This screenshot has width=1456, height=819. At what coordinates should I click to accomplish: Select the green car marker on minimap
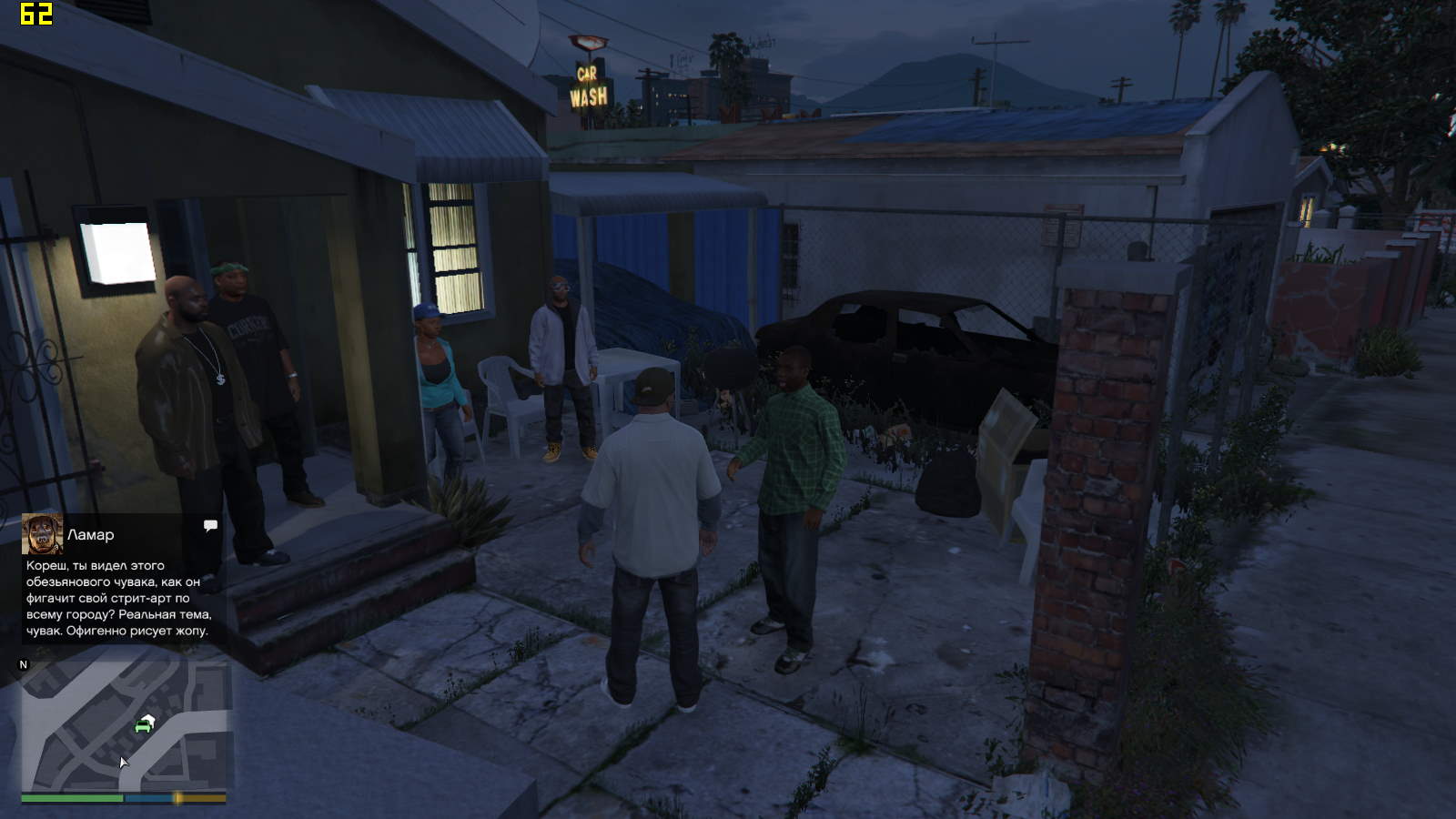coord(143,725)
